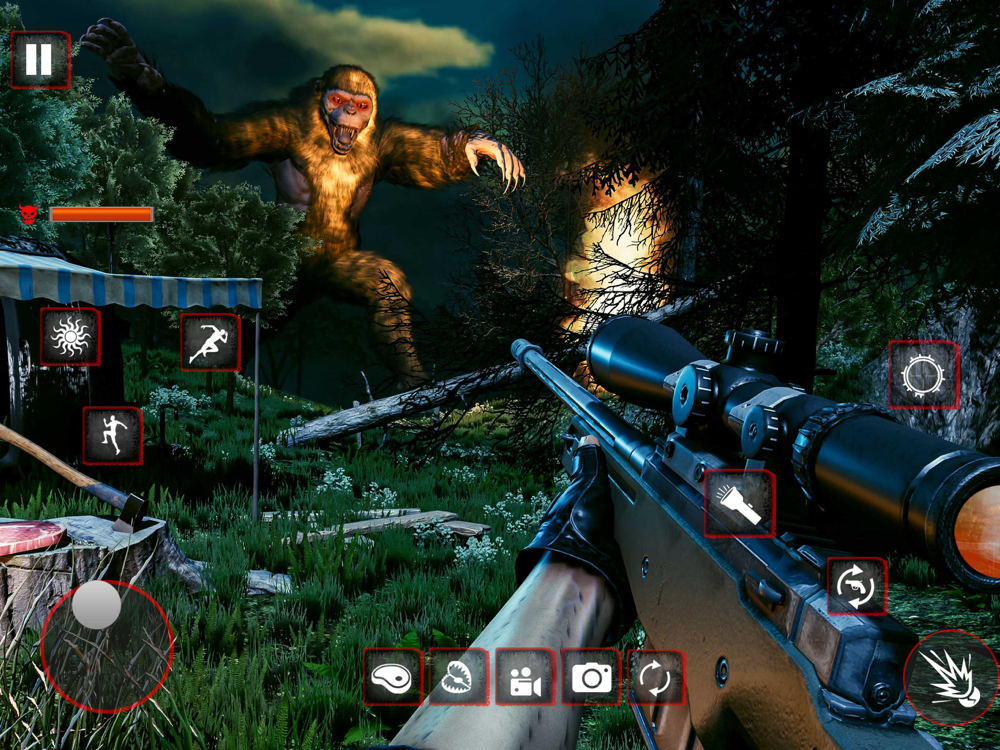The height and width of the screenshot is (750, 1000).
Task: Aim through the scope crosshair button
Action: pos(923,375)
